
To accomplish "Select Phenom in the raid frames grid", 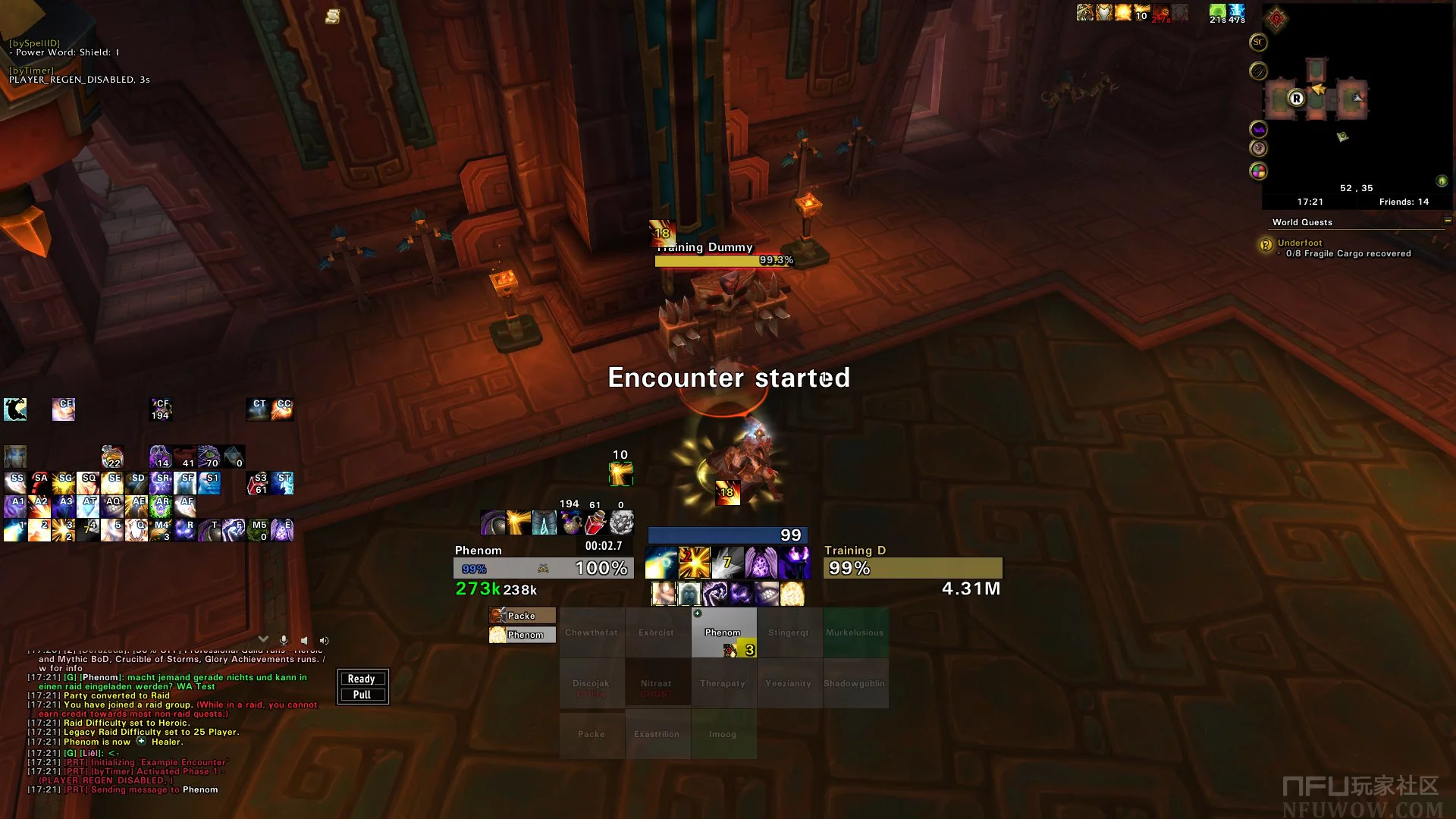I will (x=723, y=632).
